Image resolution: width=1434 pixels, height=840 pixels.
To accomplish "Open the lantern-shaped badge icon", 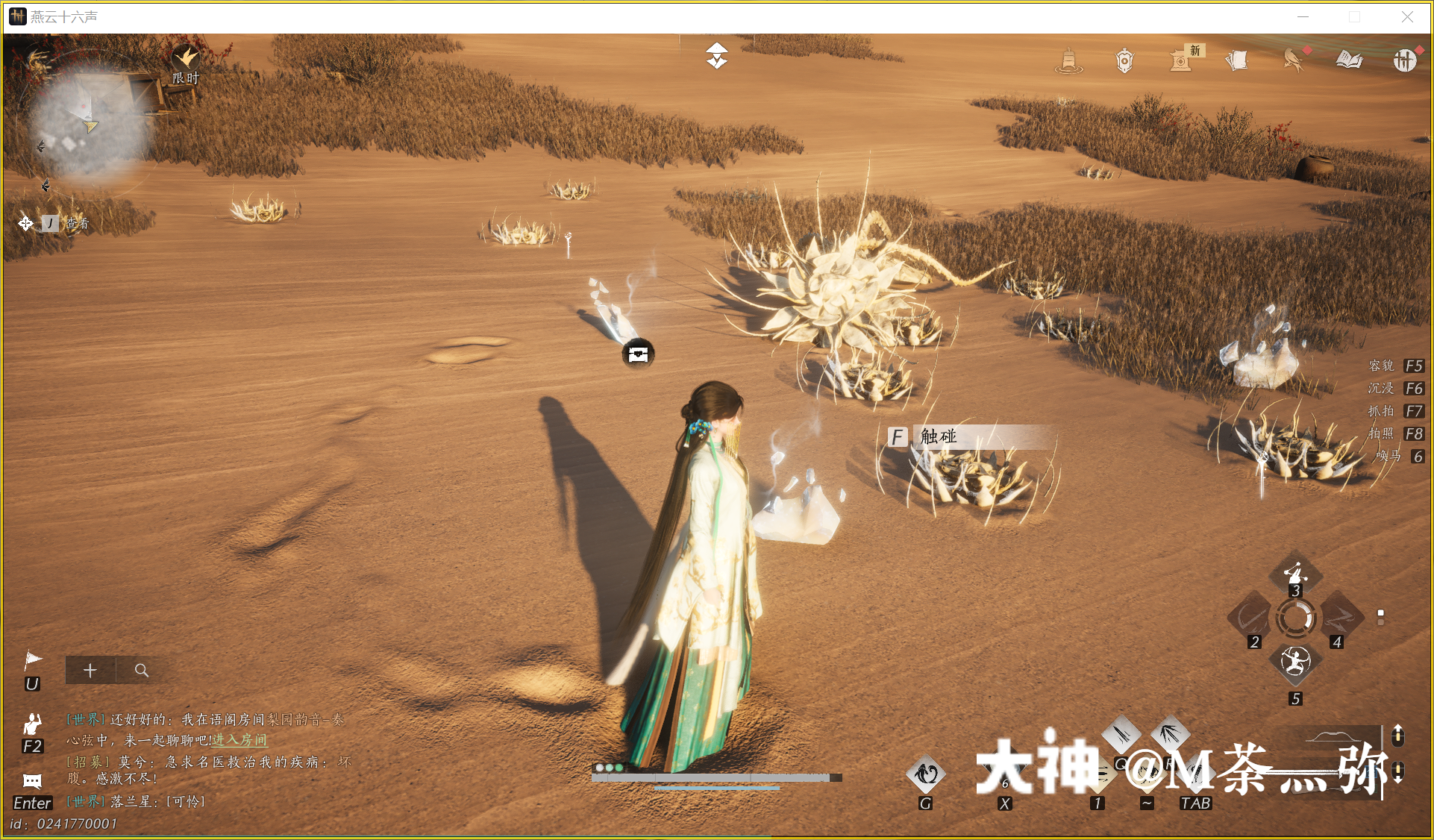I will pos(1124,60).
